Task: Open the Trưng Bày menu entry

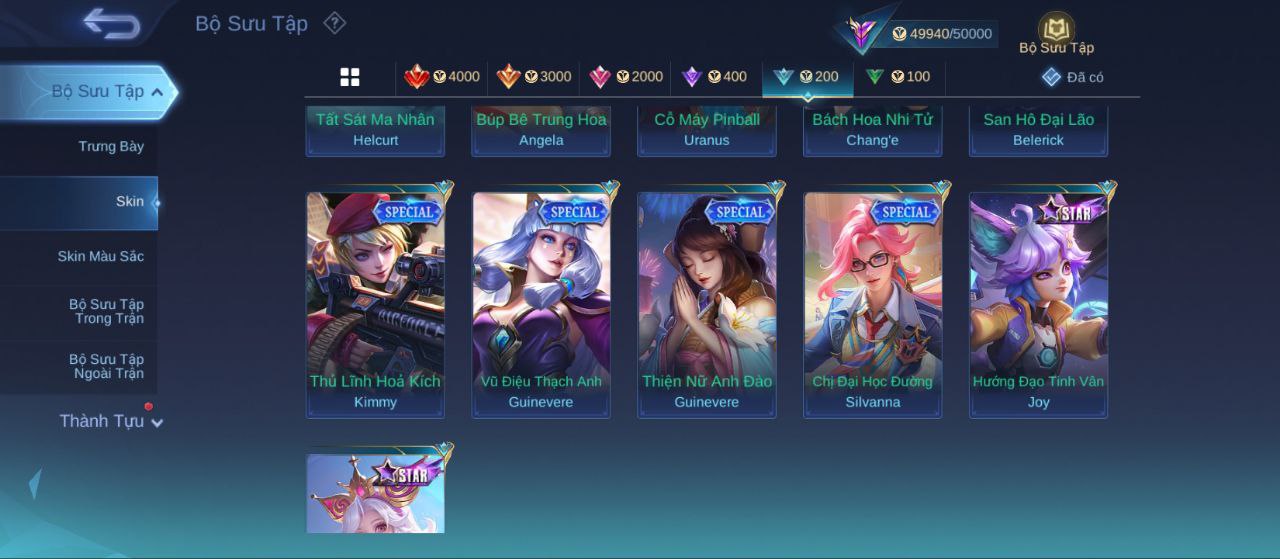Action: point(111,147)
